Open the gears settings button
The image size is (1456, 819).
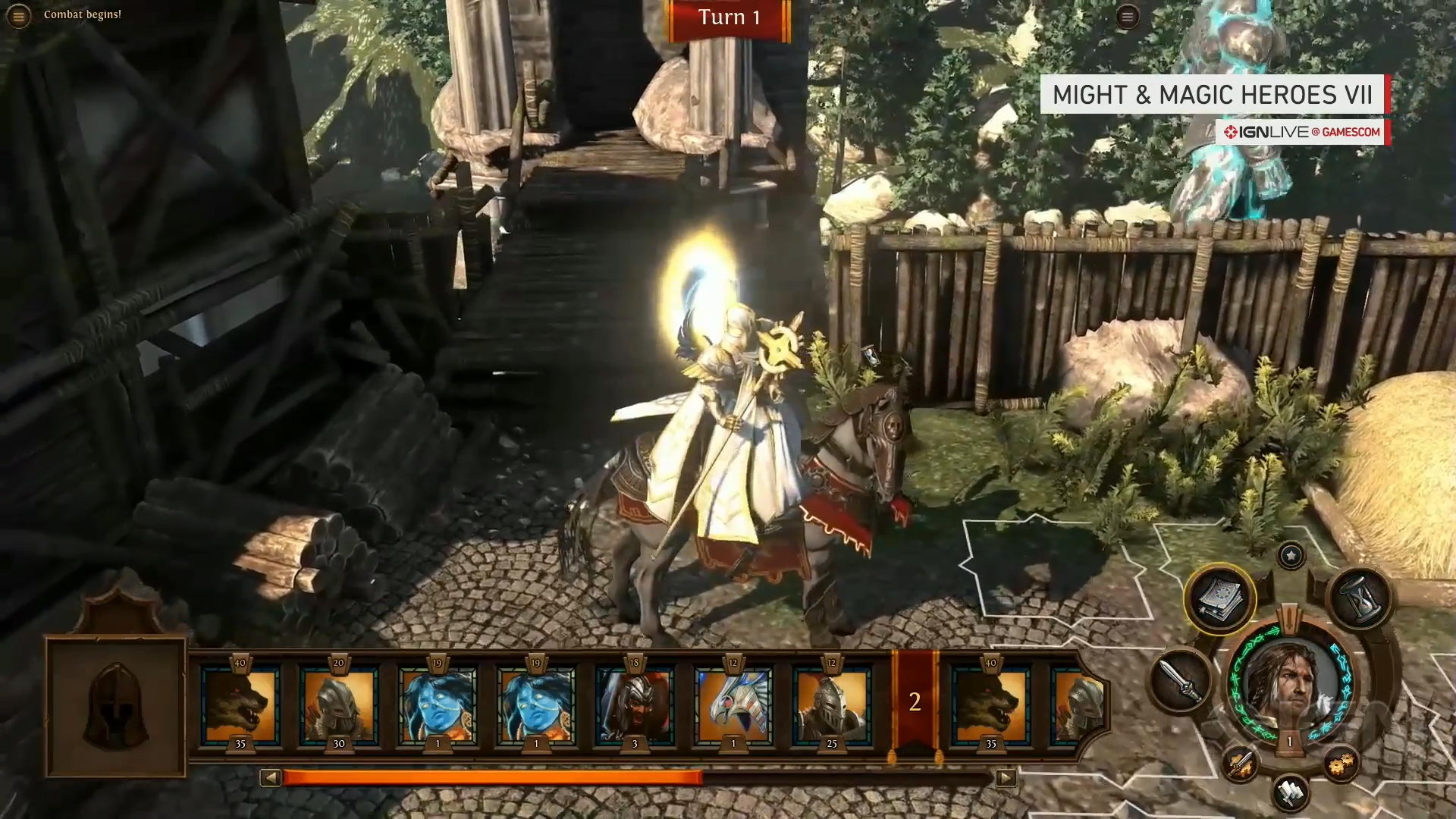[1340, 764]
